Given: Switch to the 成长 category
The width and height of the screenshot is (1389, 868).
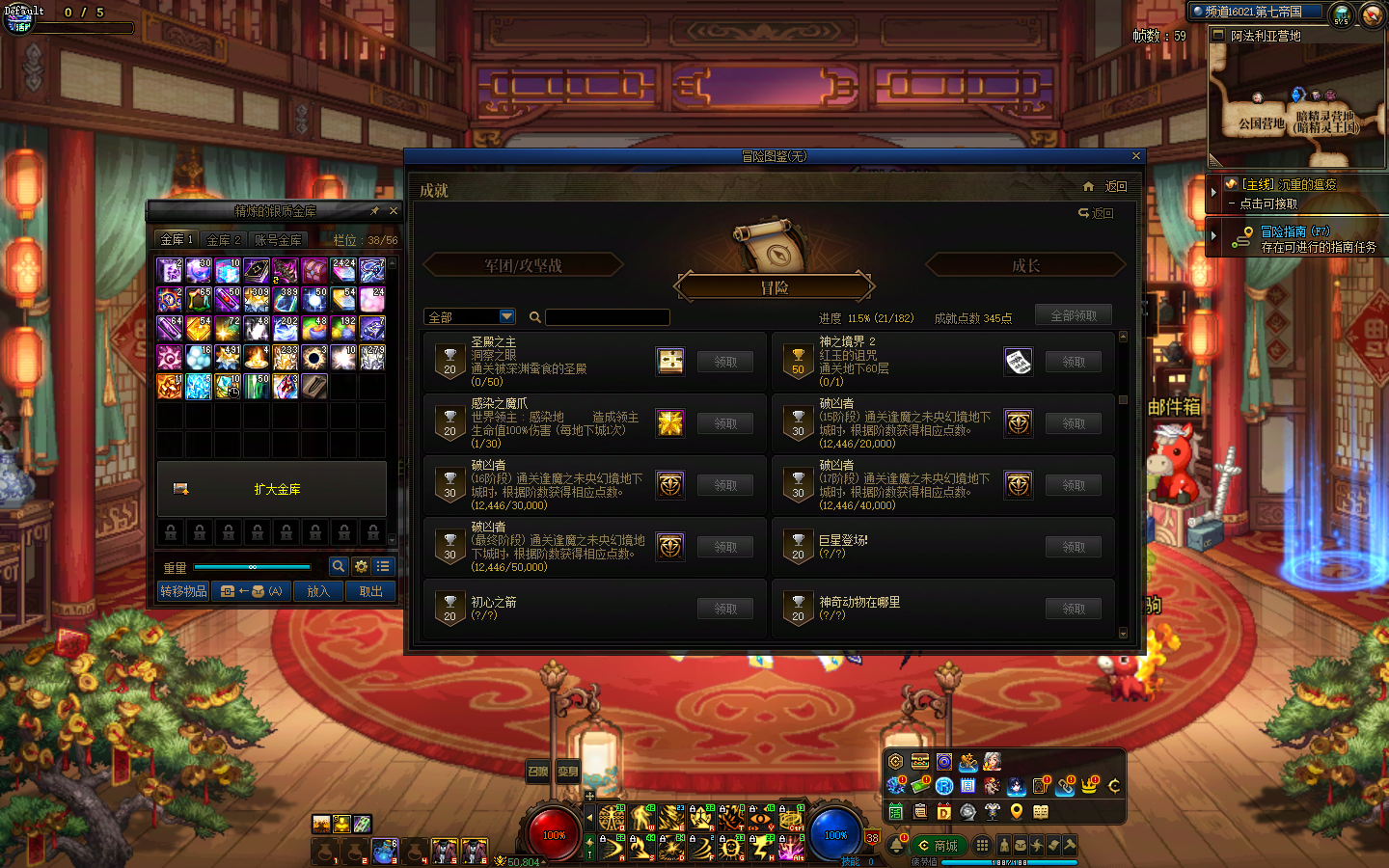Looking at the screenshot, I should pyautogui.click(x=1025, y=265).
